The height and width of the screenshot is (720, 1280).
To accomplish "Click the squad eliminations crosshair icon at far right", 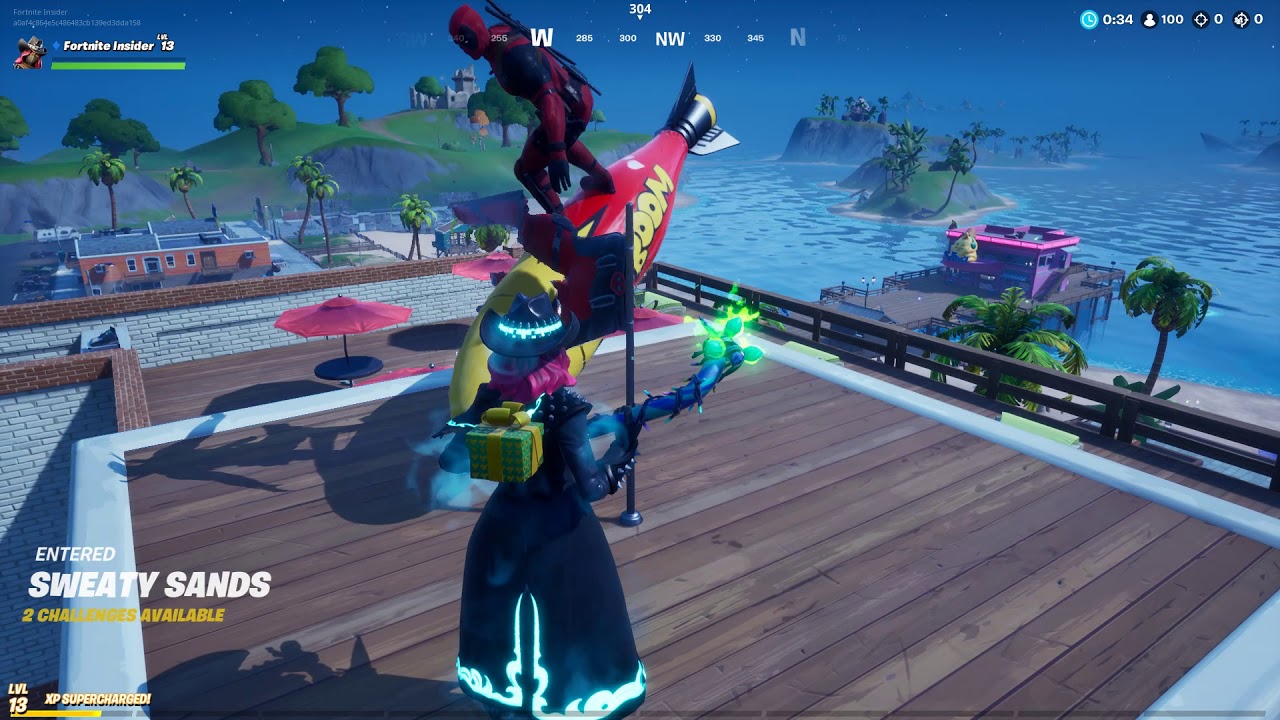I will [x=1240, y=18].
